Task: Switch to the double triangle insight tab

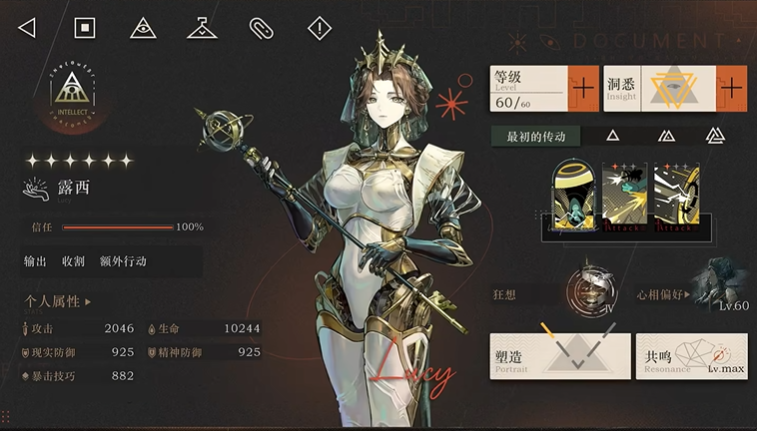Action: pyautogui.click(x=665, y=136)
